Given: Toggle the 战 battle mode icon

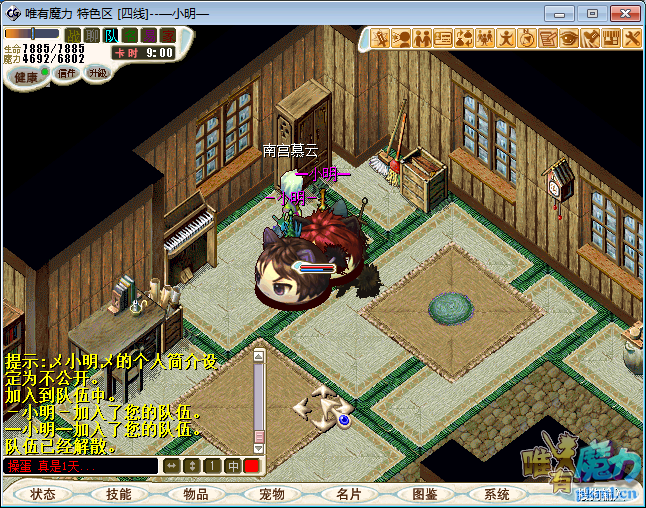Looking at the screenshot, I should pyautogui.click(x=74, y=36).
